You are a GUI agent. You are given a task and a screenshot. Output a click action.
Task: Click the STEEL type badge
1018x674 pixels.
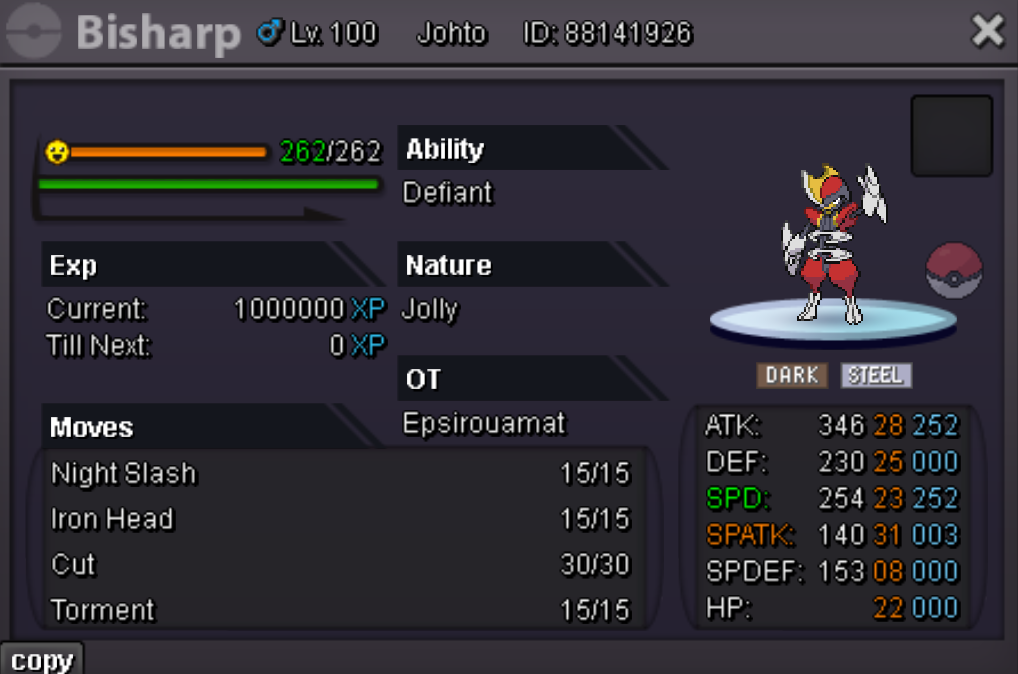tap(876, 375)
